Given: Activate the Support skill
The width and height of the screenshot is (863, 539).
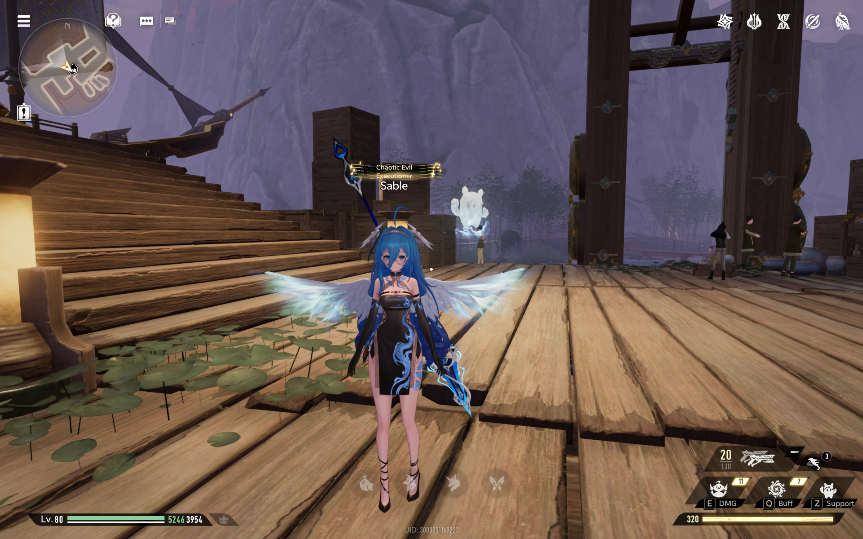Looking at the screenshot, I should [828, 489].
